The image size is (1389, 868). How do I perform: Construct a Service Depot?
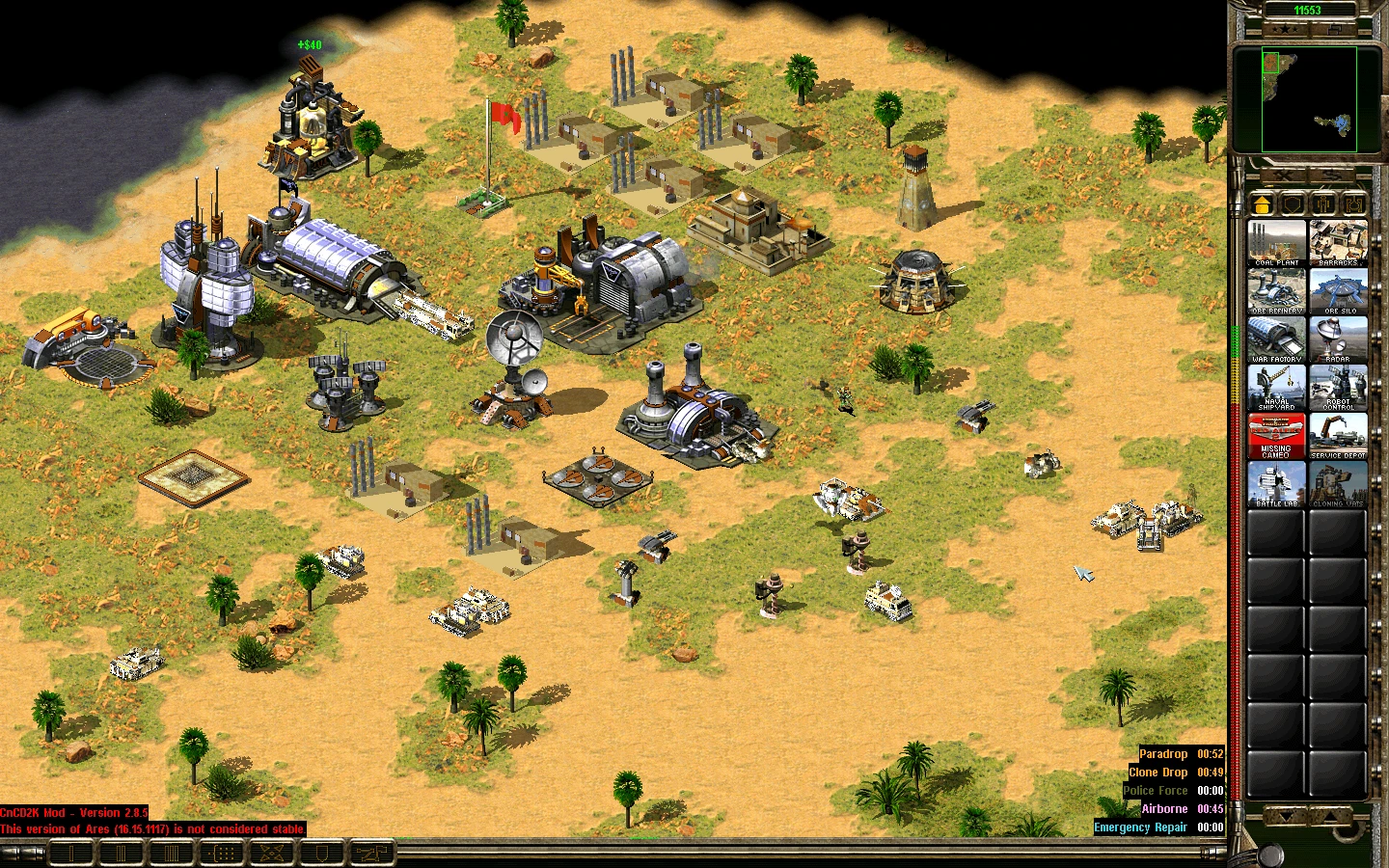pos(1338,436)
